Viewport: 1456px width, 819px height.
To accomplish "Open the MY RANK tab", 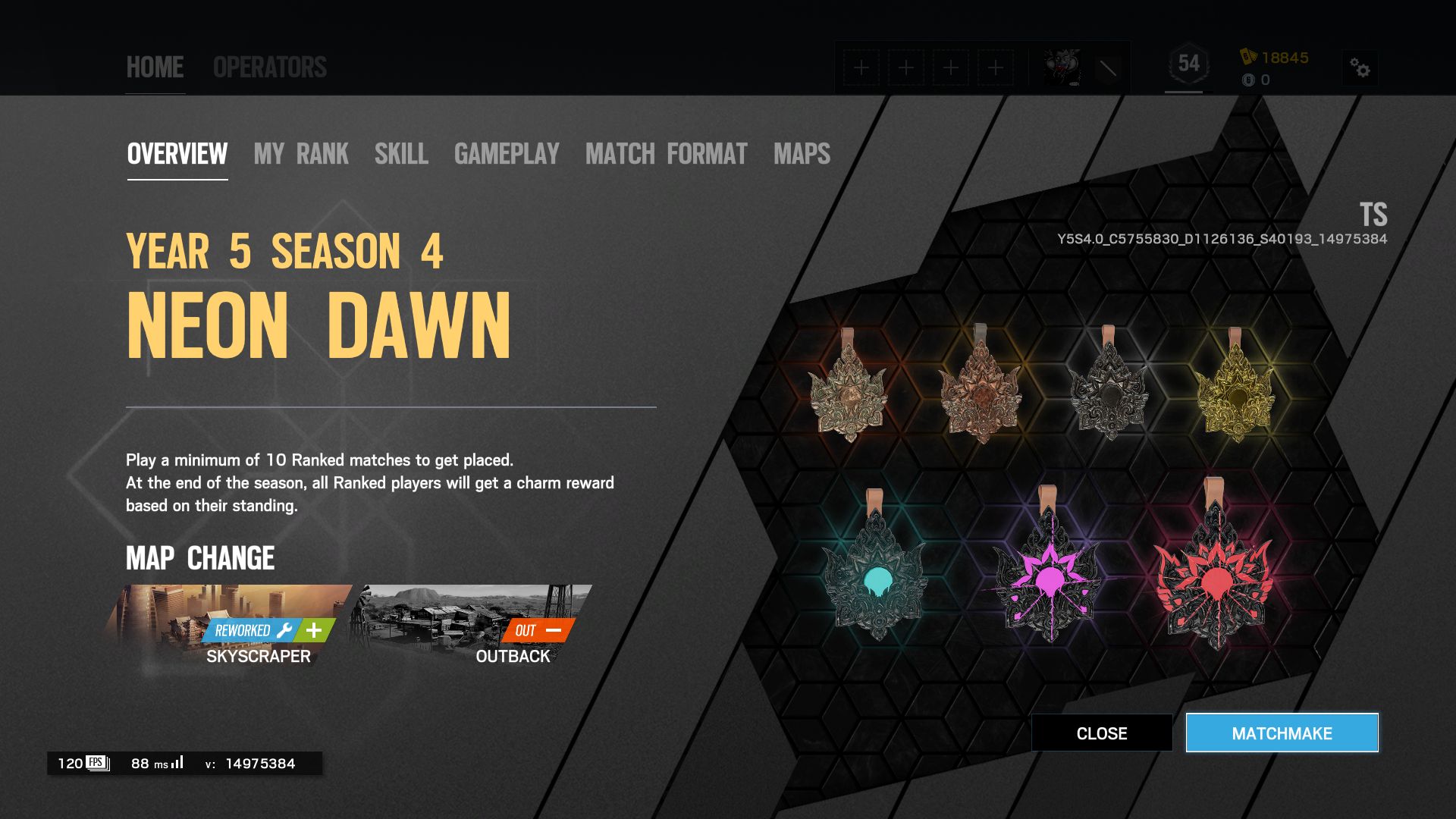I will pyautogui.click(x=301, y=155).
